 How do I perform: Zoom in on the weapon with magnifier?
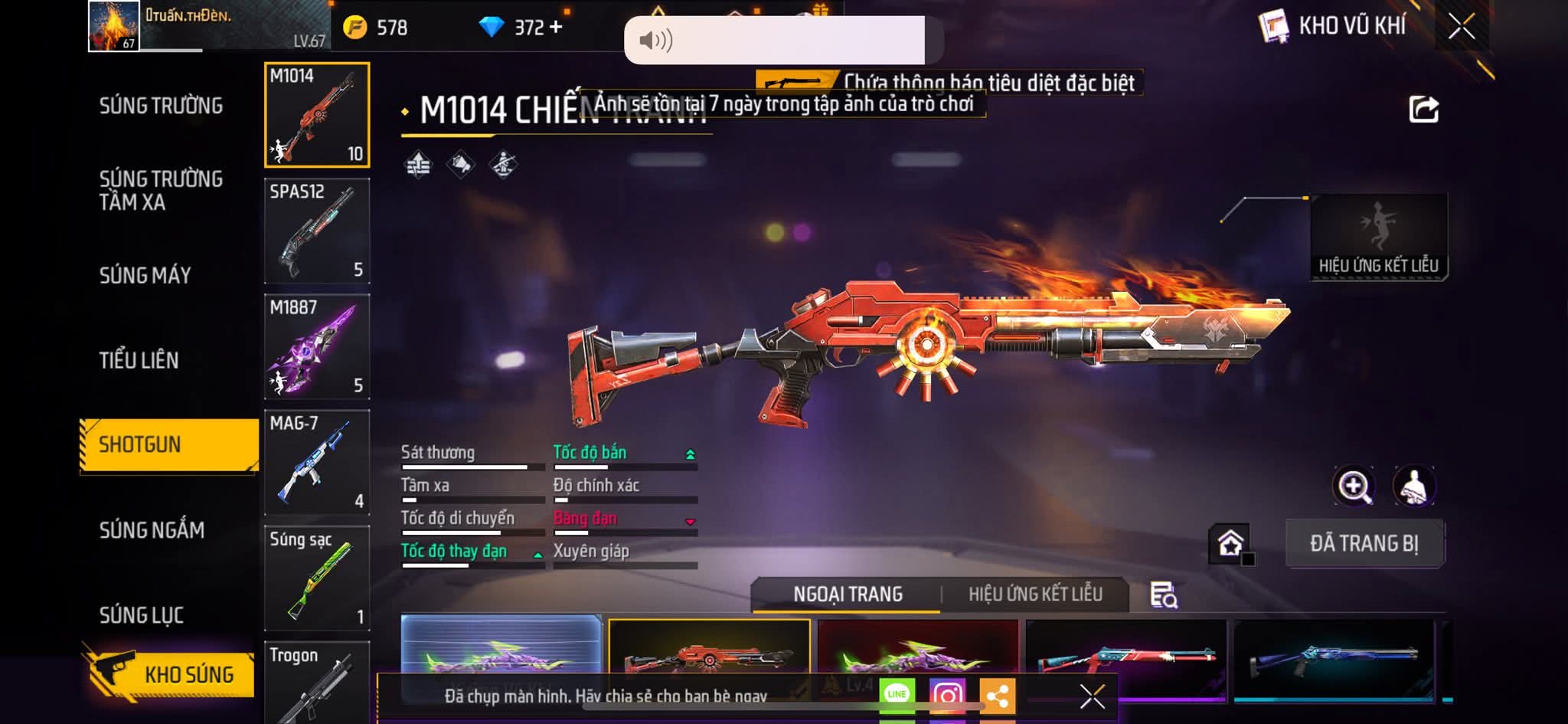click(1354, 486)
